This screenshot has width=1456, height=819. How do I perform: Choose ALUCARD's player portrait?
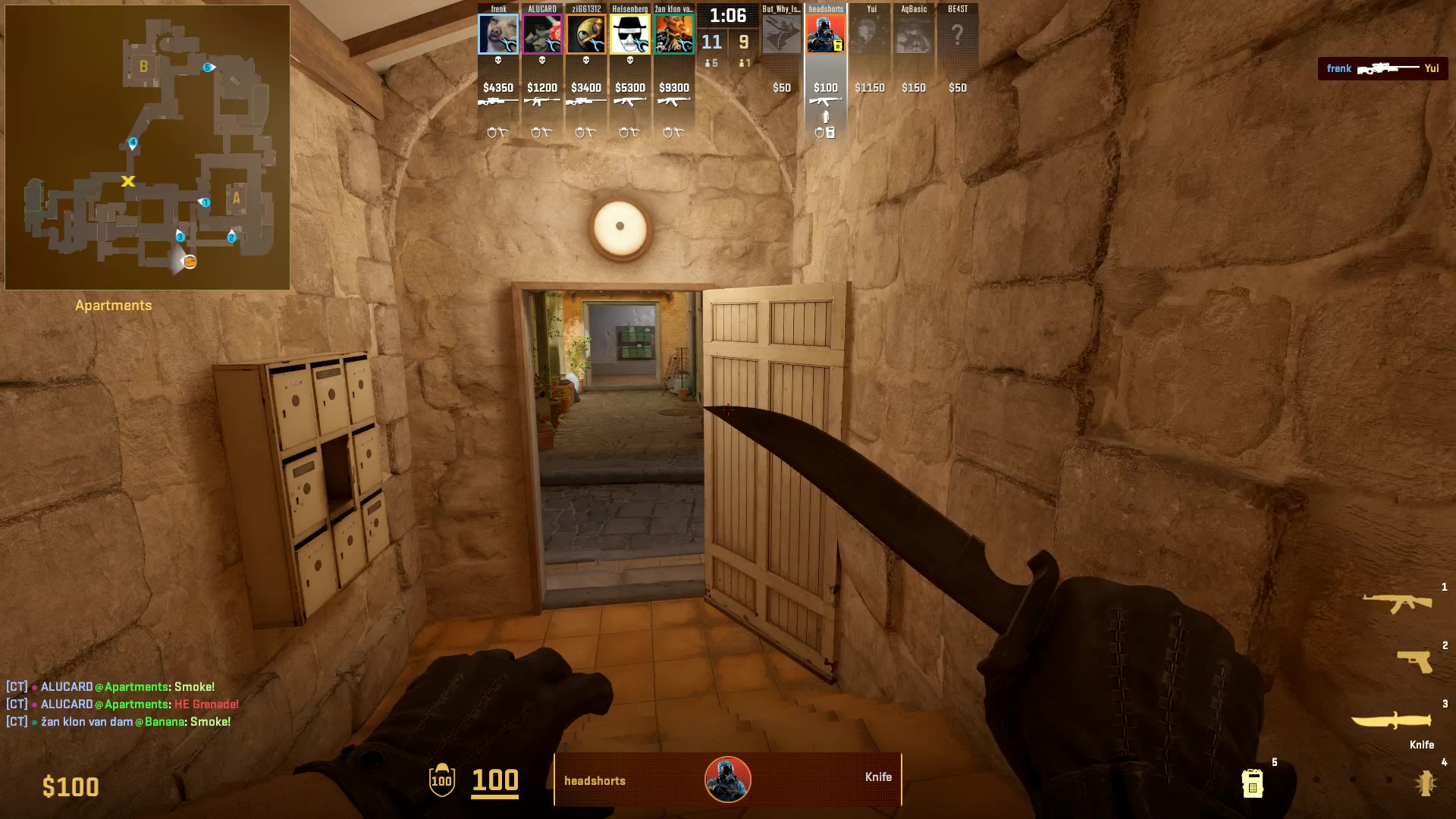point(542,34)
